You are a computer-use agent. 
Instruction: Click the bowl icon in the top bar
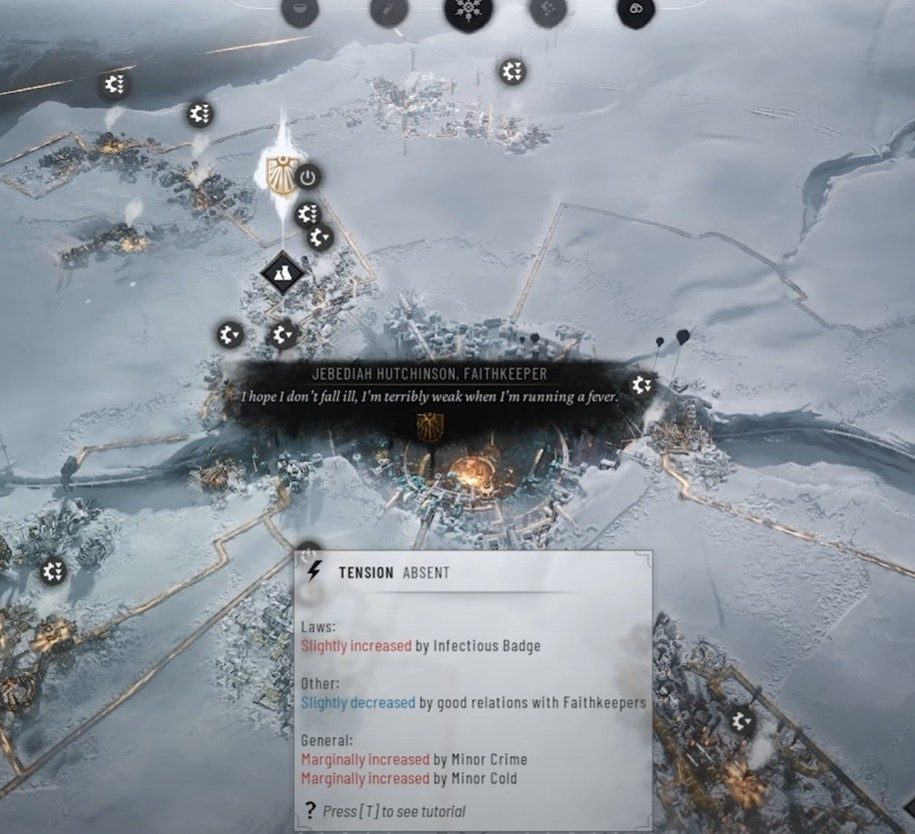tap(300, 10)
